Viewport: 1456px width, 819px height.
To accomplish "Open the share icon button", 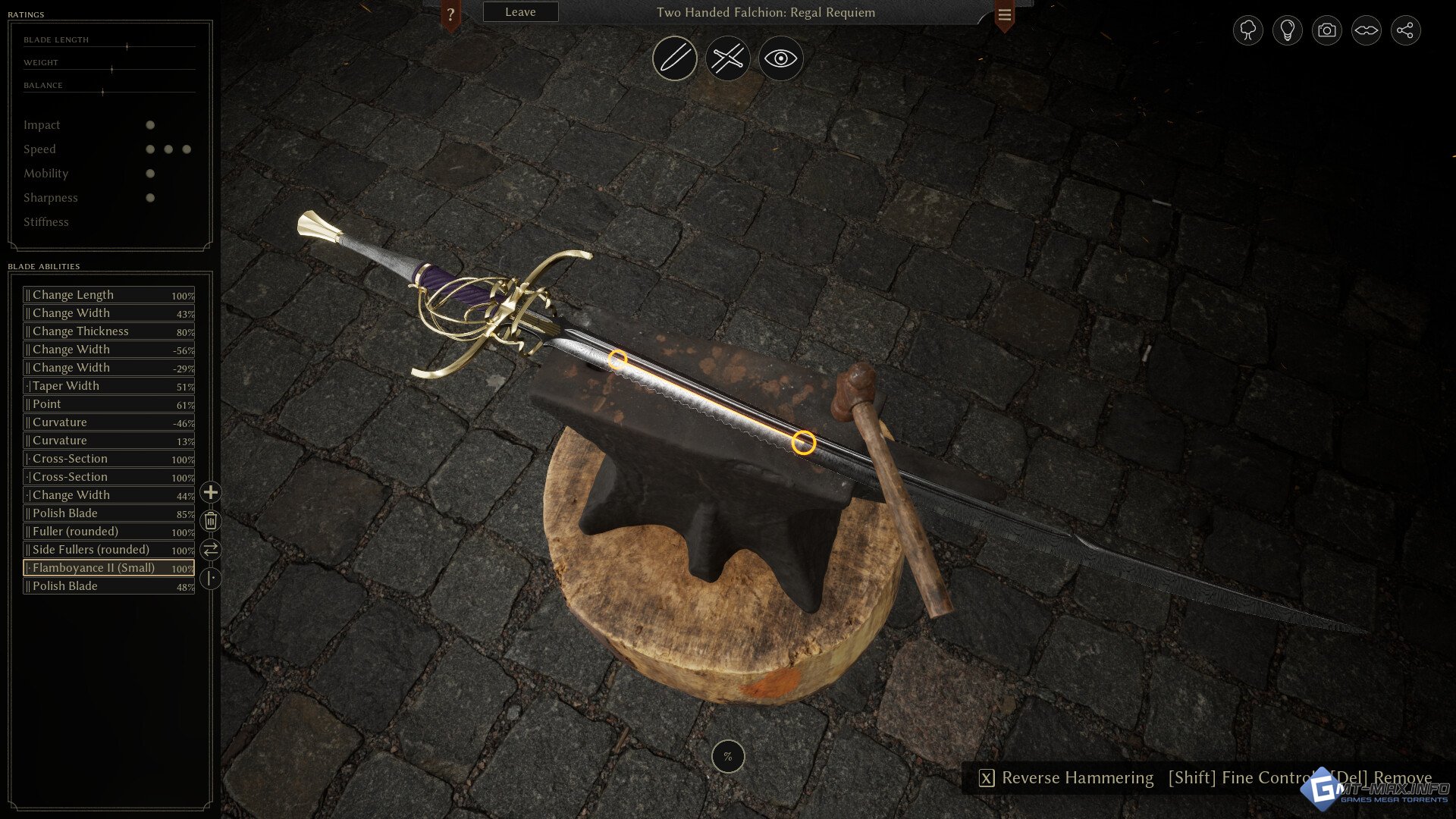I will (x=1405, y=30).
